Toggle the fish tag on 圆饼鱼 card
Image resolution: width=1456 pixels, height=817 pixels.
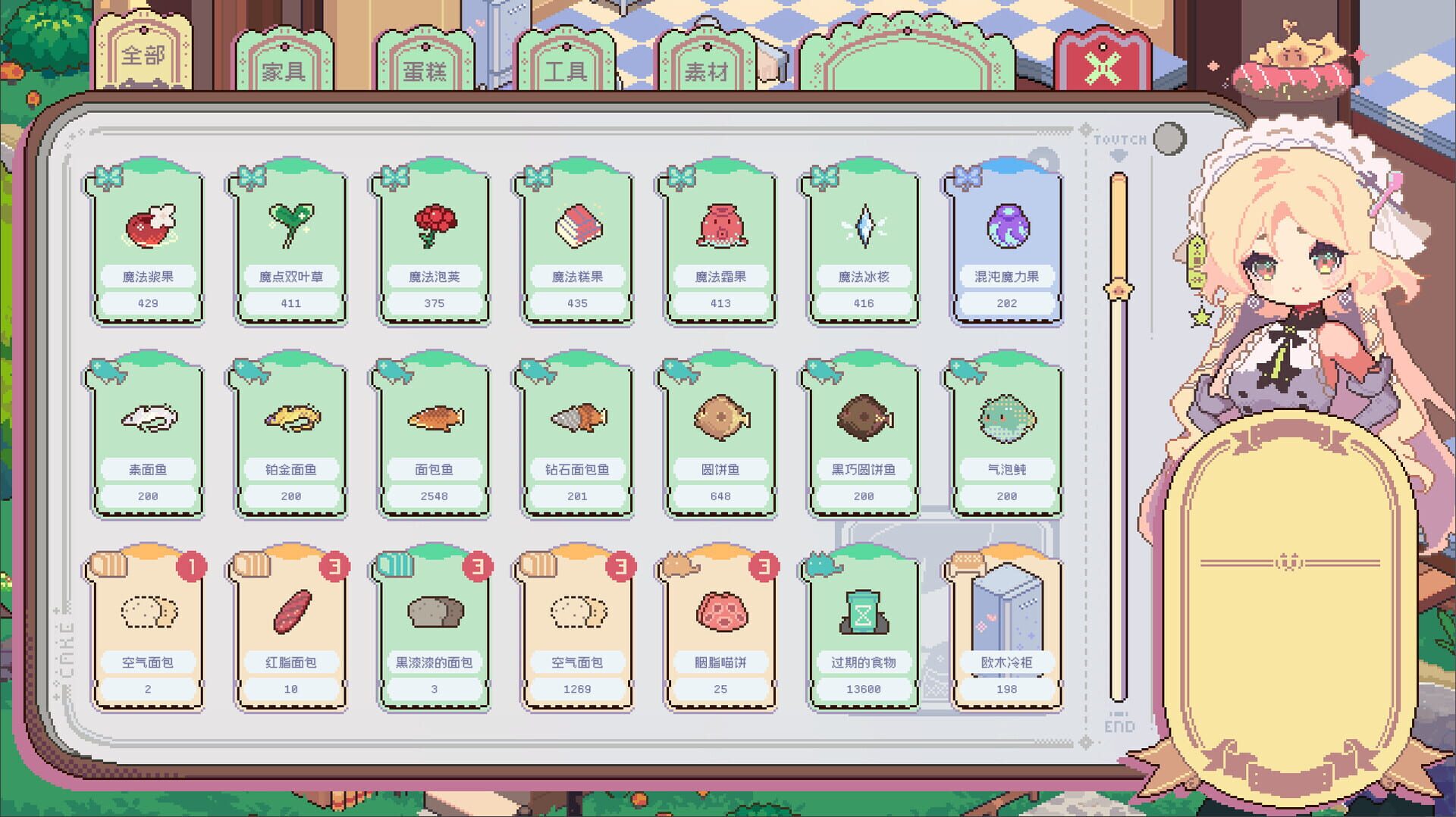(680, 370)
